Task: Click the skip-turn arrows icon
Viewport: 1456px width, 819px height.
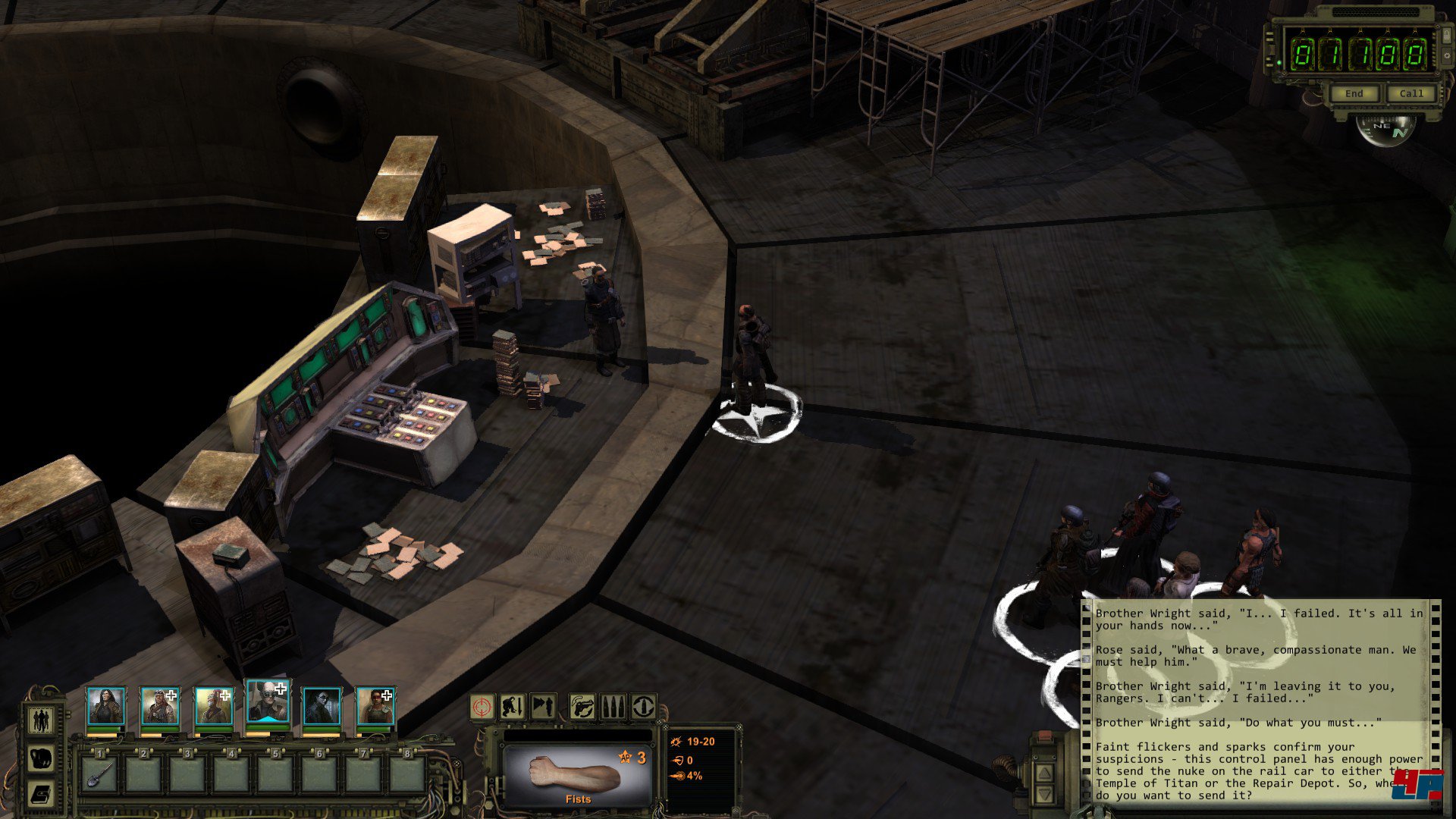Action: tap(543, 707)
